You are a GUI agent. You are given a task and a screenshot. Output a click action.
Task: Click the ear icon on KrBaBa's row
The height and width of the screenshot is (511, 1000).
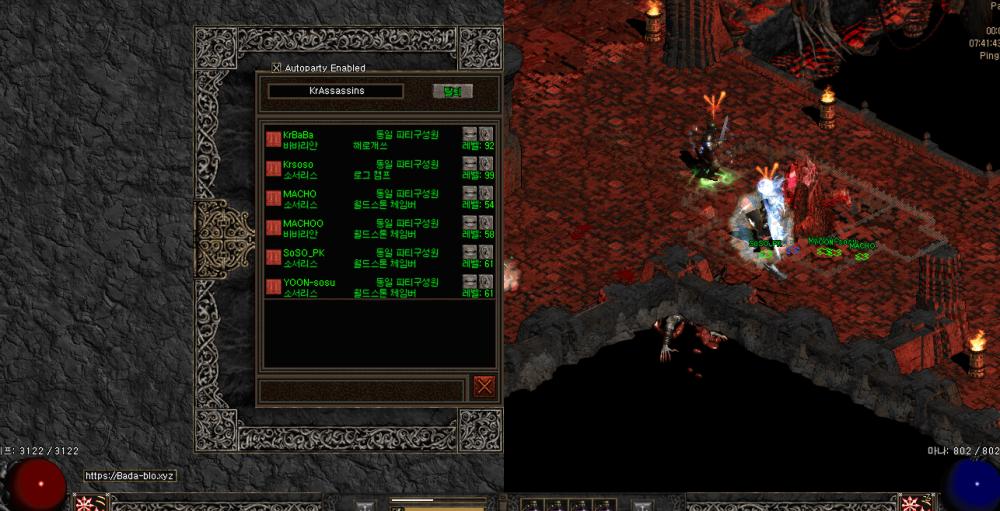click(487, 134)
